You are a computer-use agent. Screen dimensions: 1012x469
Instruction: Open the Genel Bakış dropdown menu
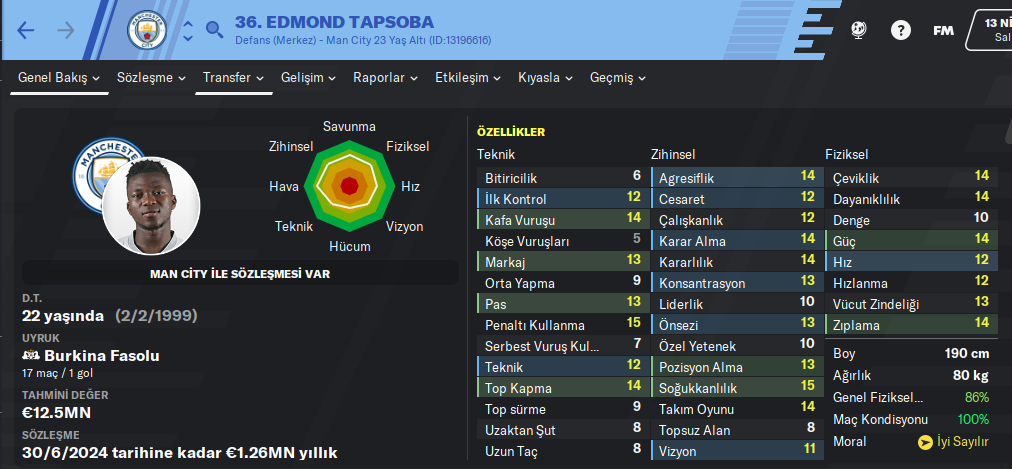click(x=60, y=77)
